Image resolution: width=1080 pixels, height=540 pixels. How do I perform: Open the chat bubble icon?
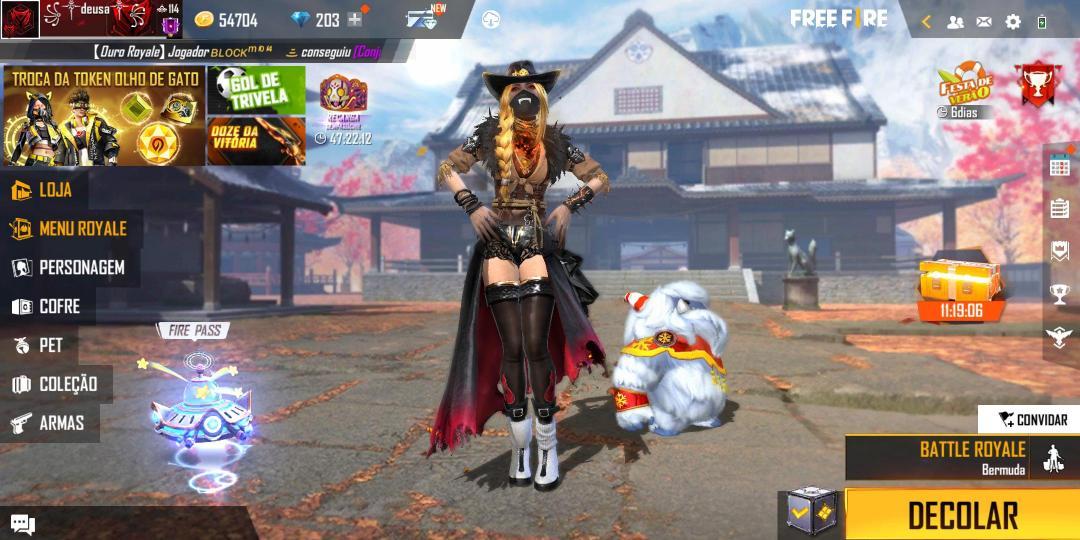(x=22, y=524)
